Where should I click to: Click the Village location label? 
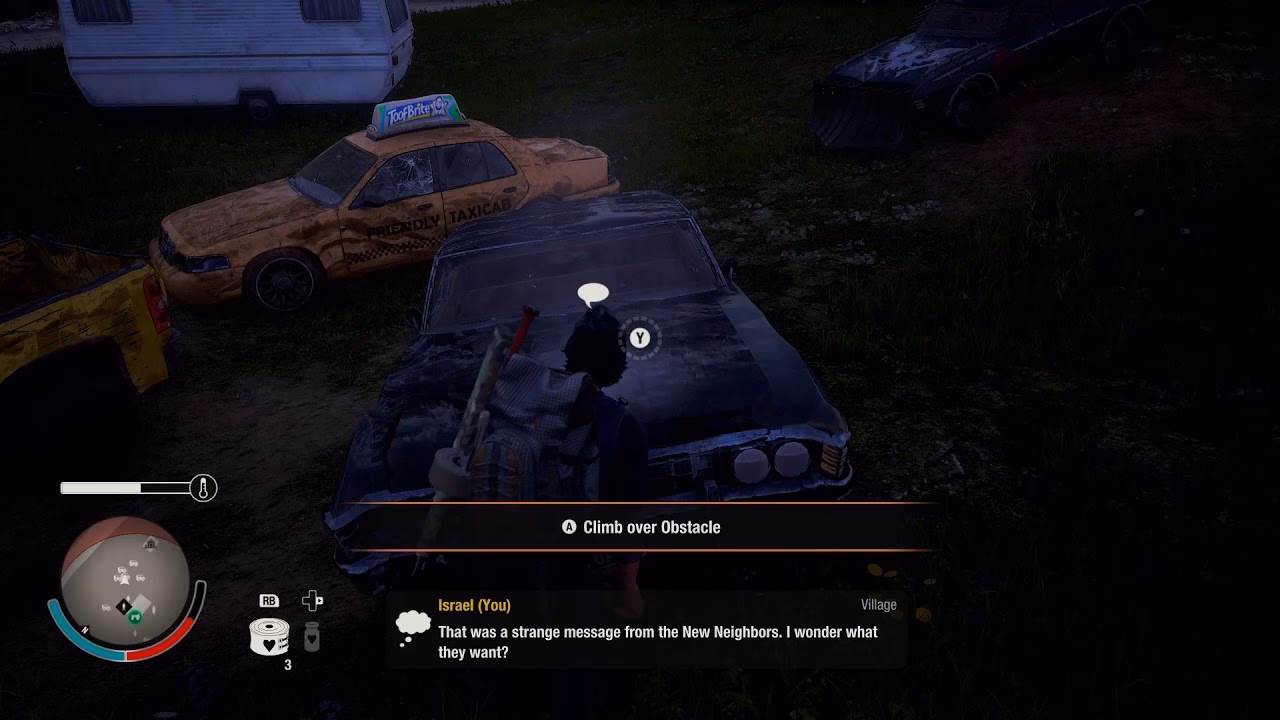pyautogui.click(x=879, y=604)
